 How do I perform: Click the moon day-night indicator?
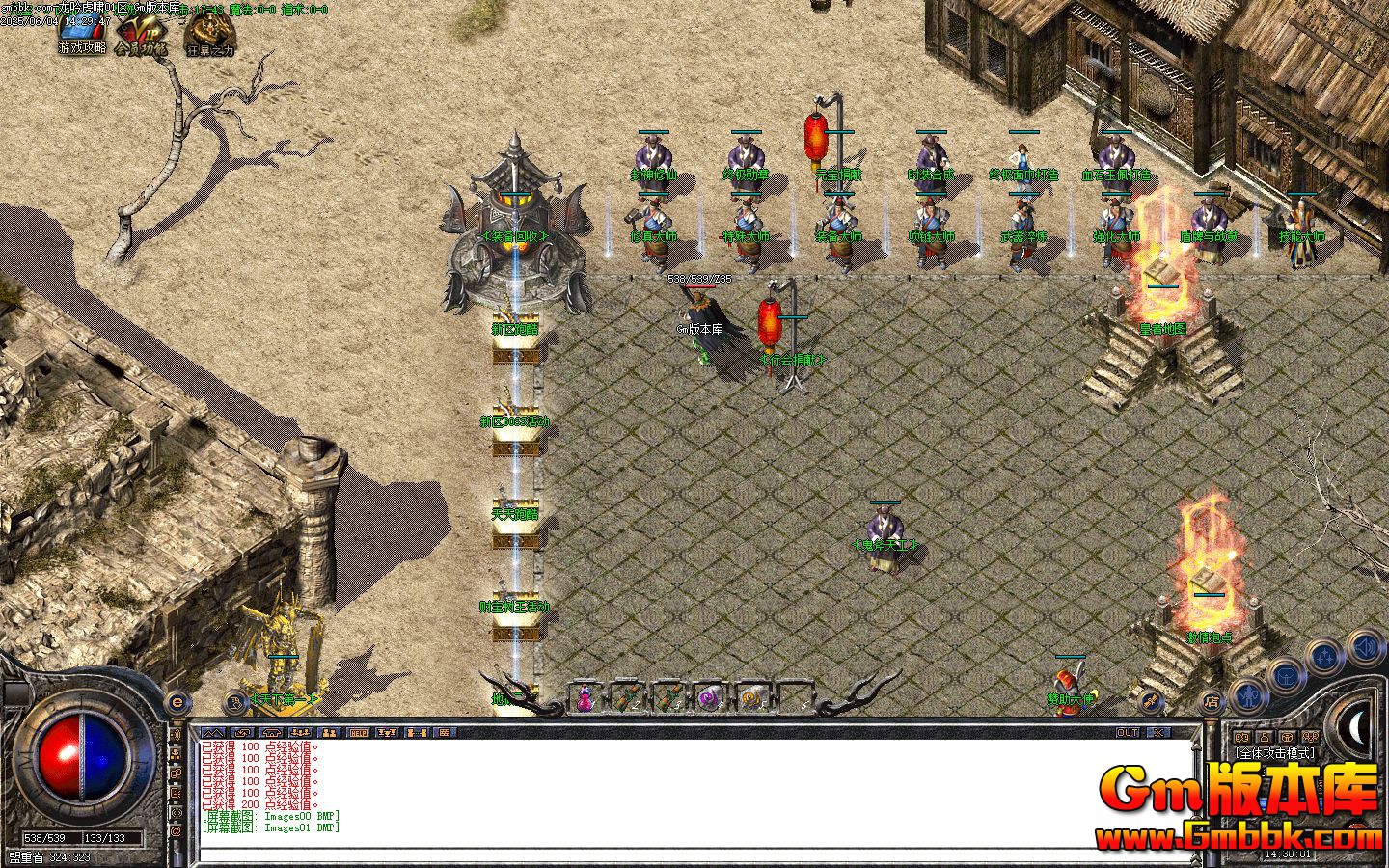(x=1354, y=727)
